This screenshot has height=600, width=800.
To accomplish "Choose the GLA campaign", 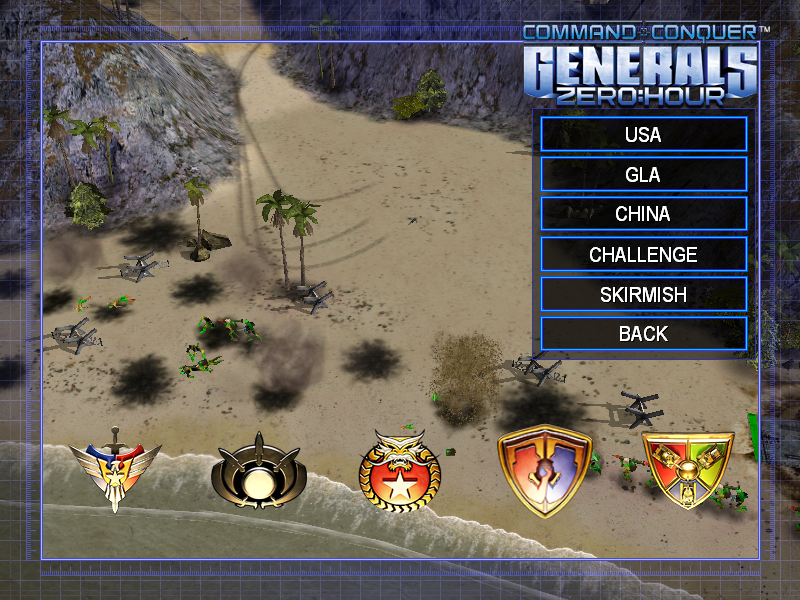I will point(643,174).
